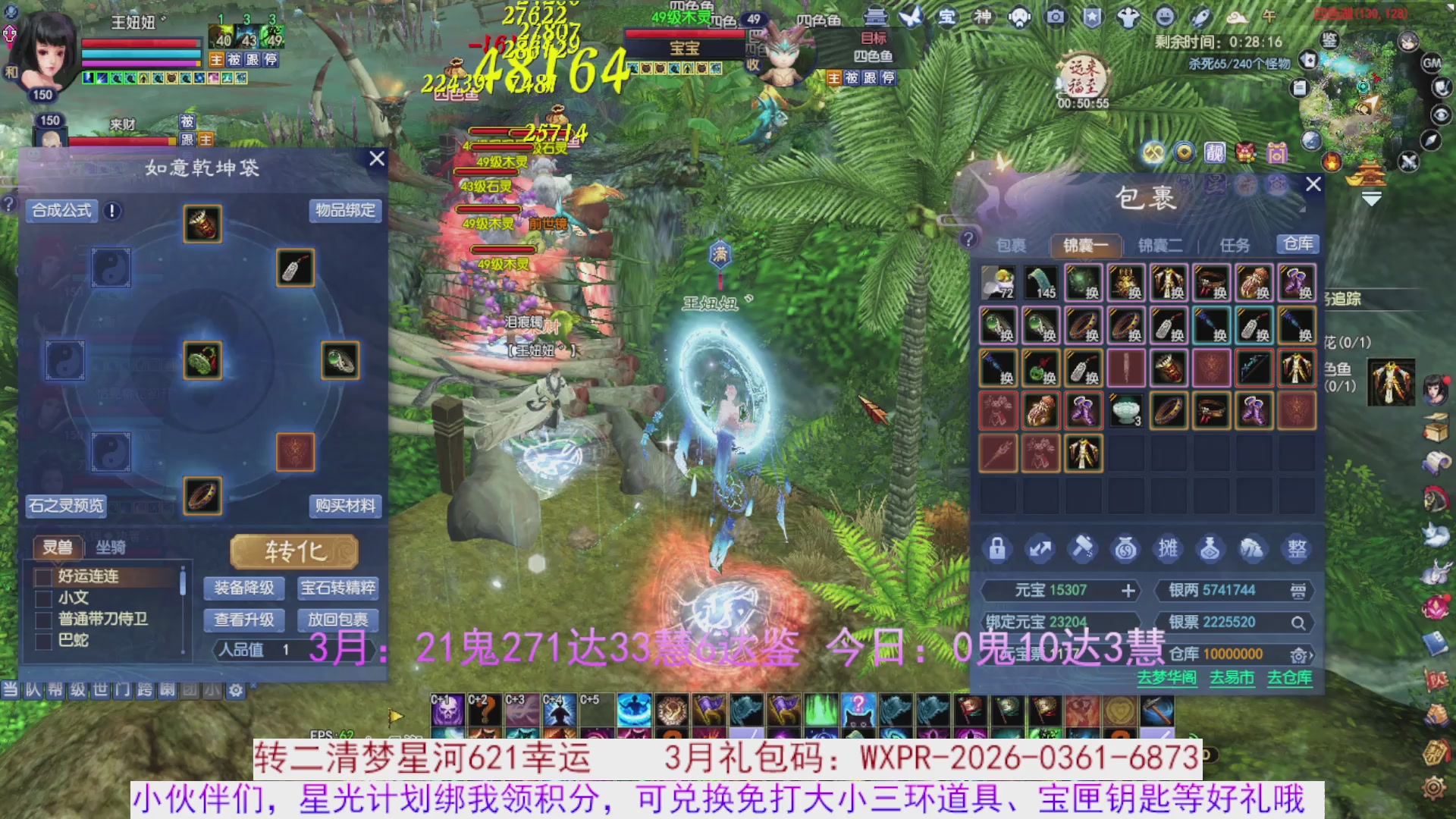Click the 宝 icon in the top menu bar

(x=946, y=17)
